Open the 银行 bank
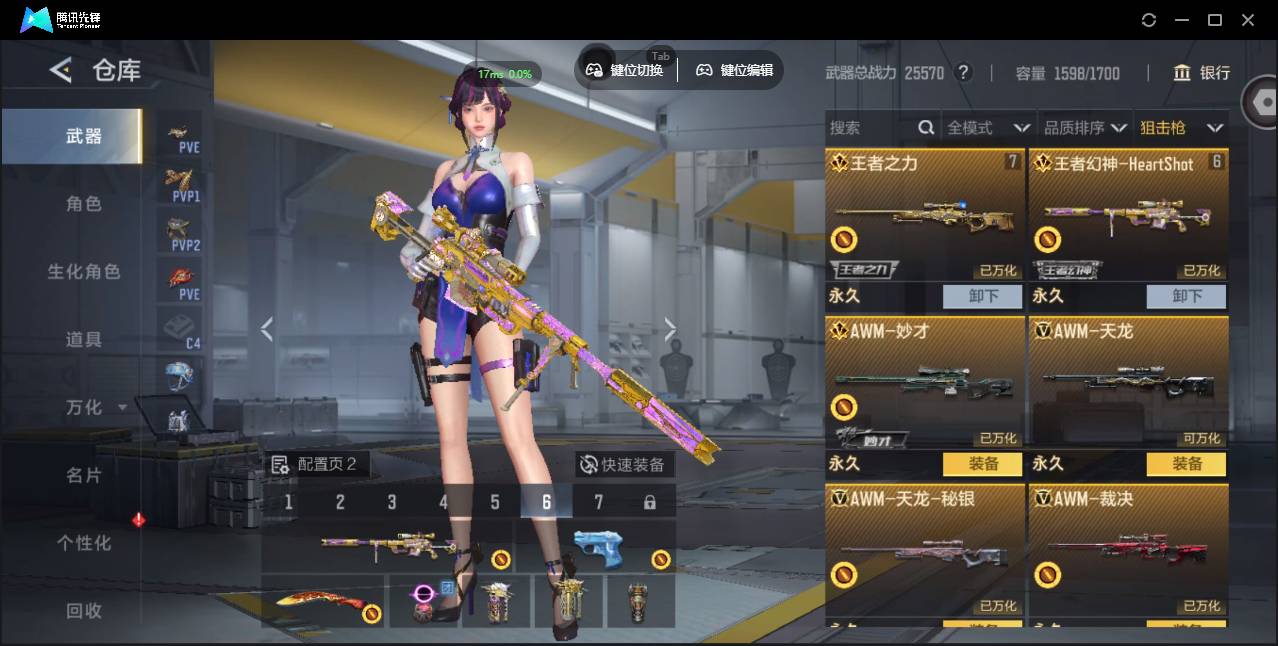1278x646 pixels. click(x=1202, y=73)
